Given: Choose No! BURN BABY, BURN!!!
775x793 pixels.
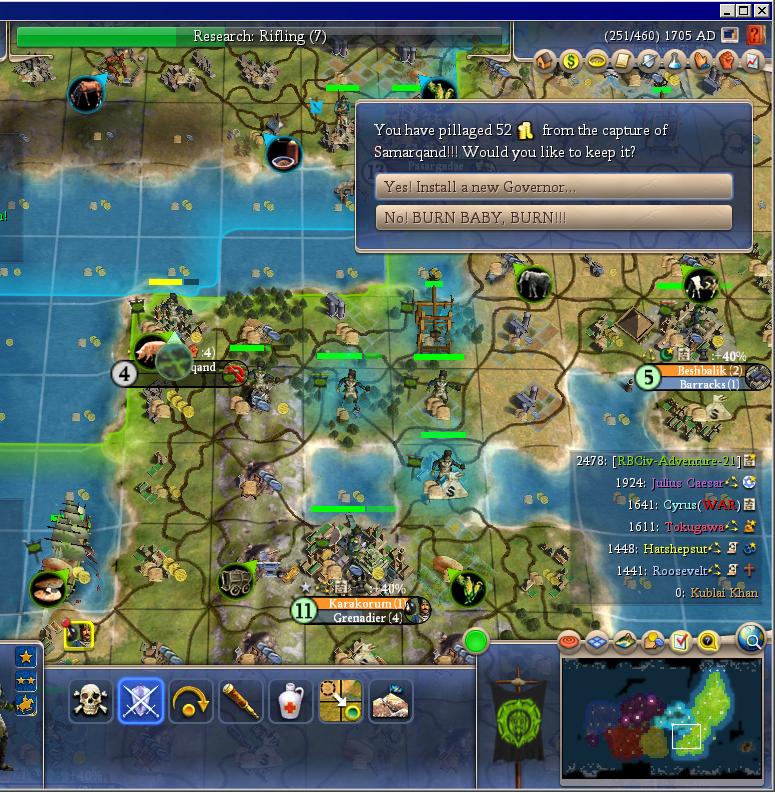Looking at the screenshot, I should [x=554, y=217].
